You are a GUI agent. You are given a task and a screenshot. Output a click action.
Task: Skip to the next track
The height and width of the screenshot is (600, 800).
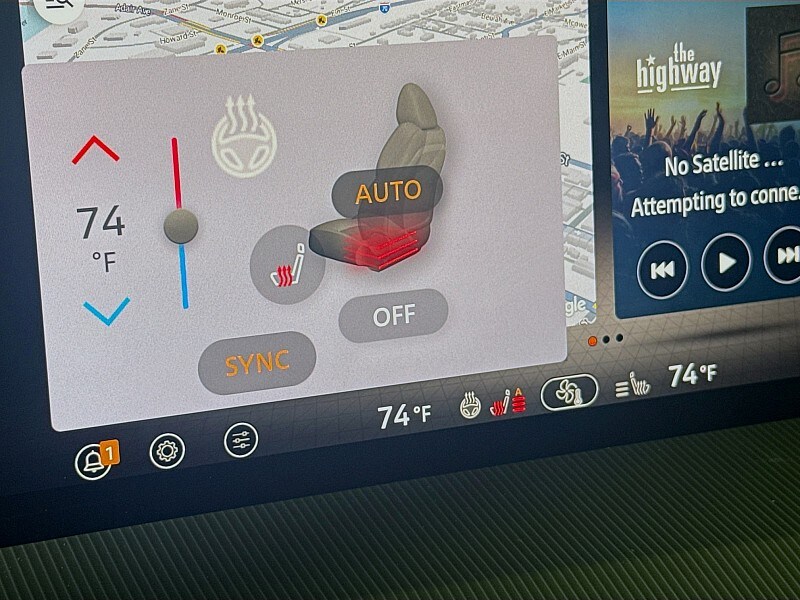784,255
